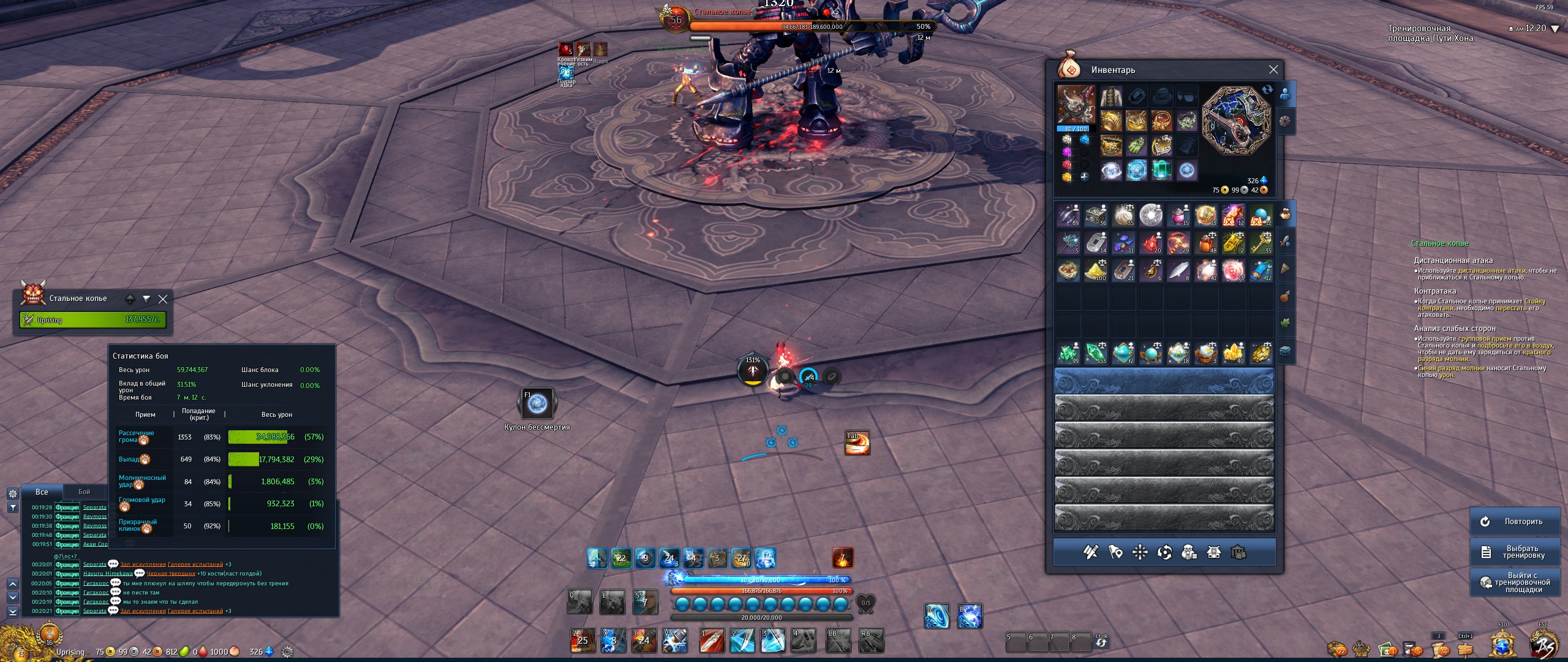The width and height of the screenshot is (1568, 662).
Task: Click the teal gem soul shield slot
Action: click(x=1161, y=170)
